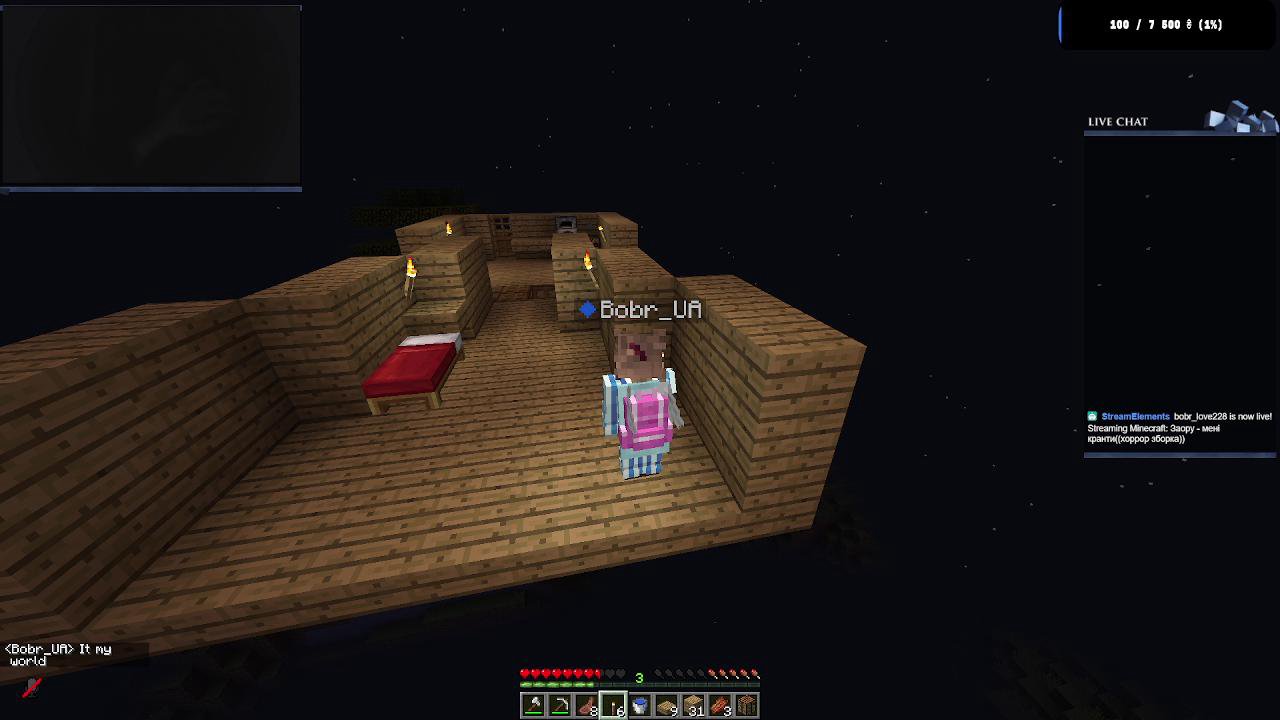1280x720 pixels.
Task: Select the axe in hotbar slot one
Action: point(531,703)
